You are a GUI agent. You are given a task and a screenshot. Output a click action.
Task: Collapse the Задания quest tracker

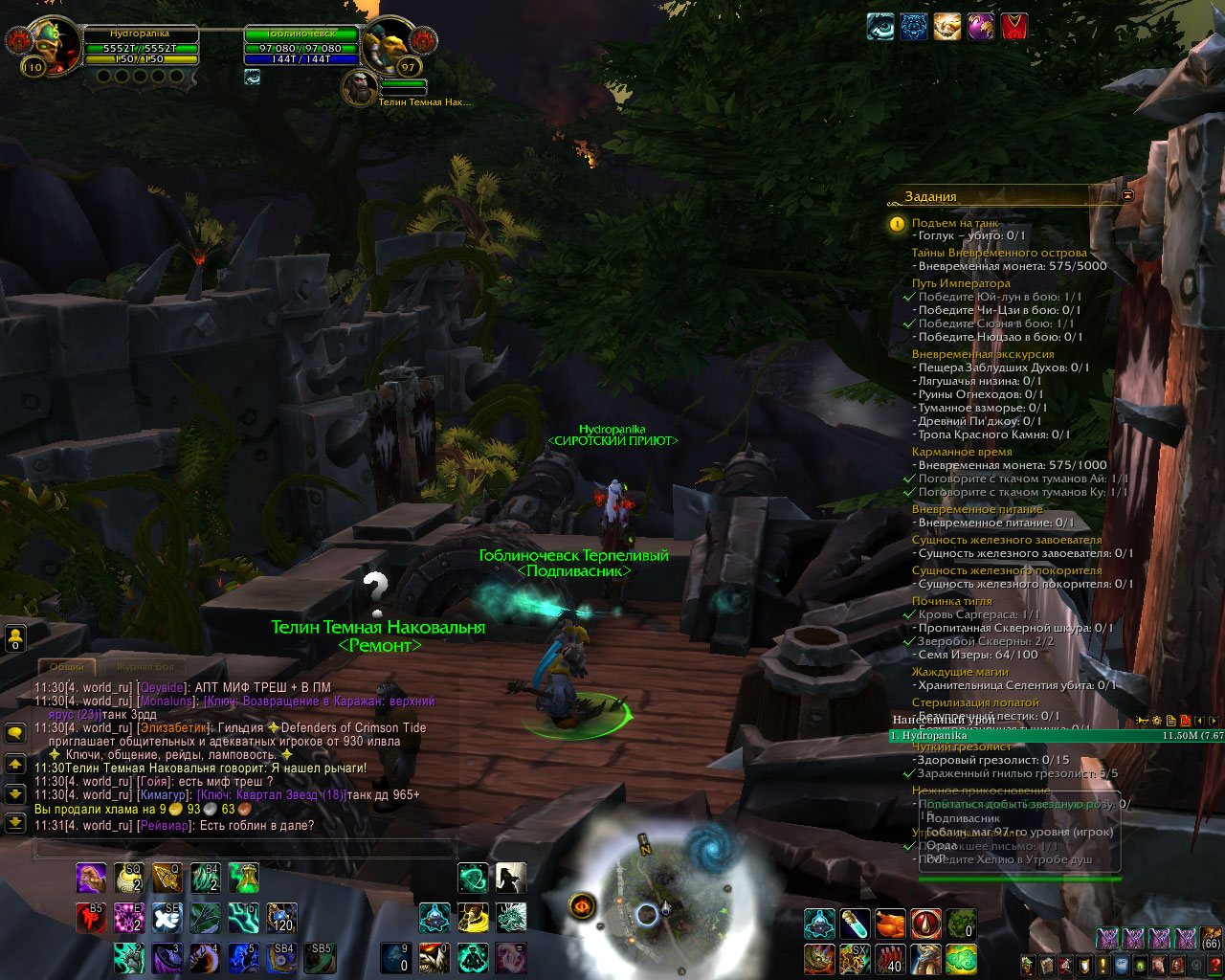(x=1126, y=195)
